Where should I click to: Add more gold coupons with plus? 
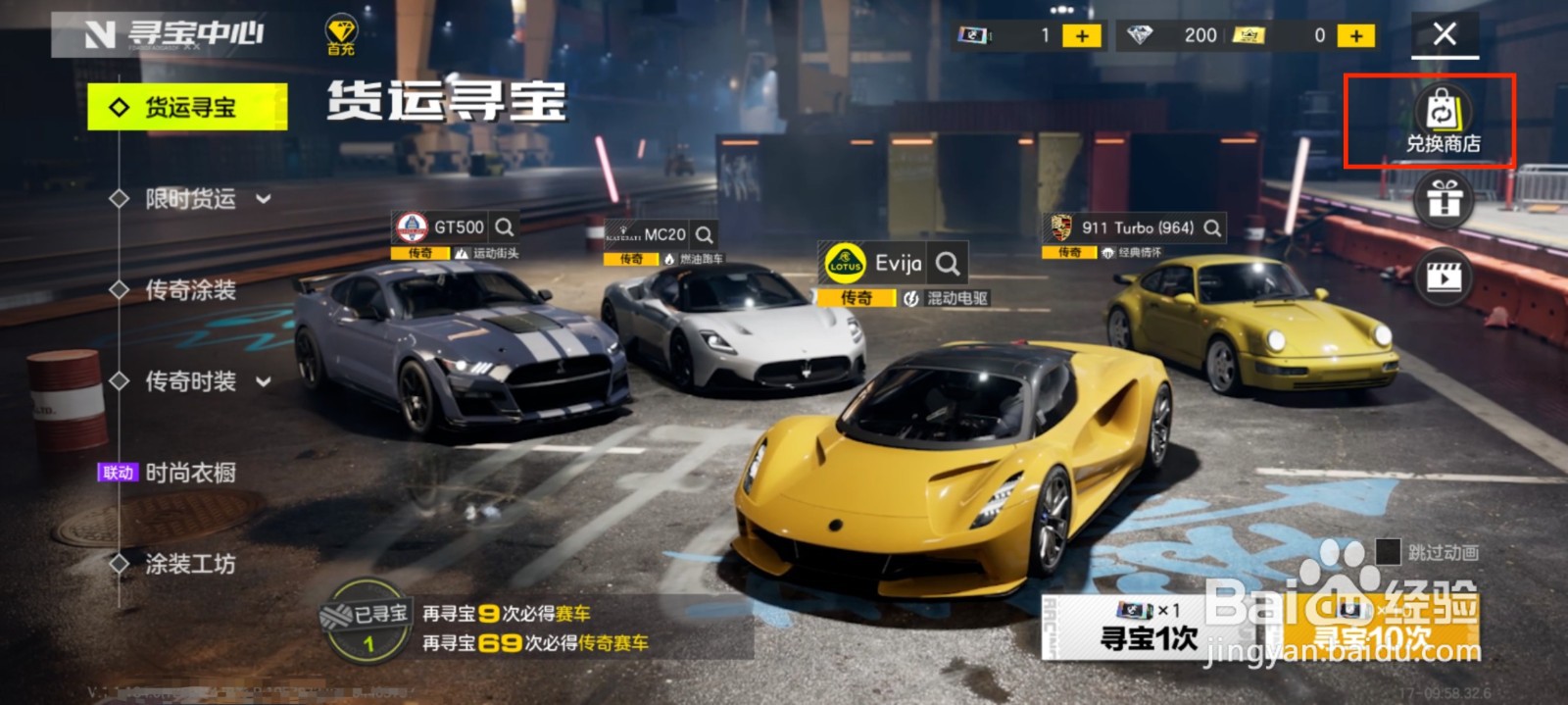point(1355,36)
